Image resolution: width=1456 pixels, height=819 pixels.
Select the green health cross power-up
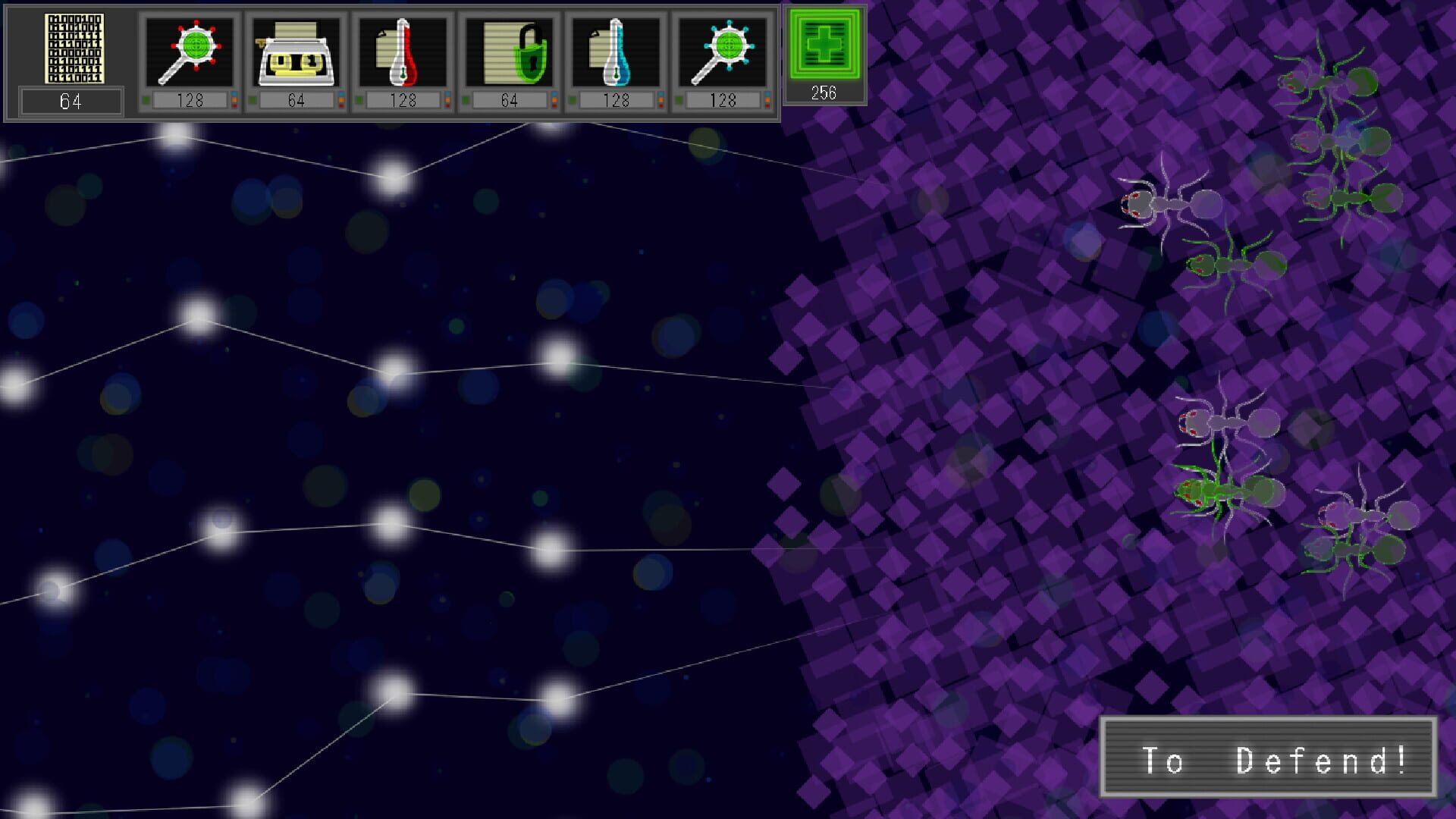coord(824,45)
